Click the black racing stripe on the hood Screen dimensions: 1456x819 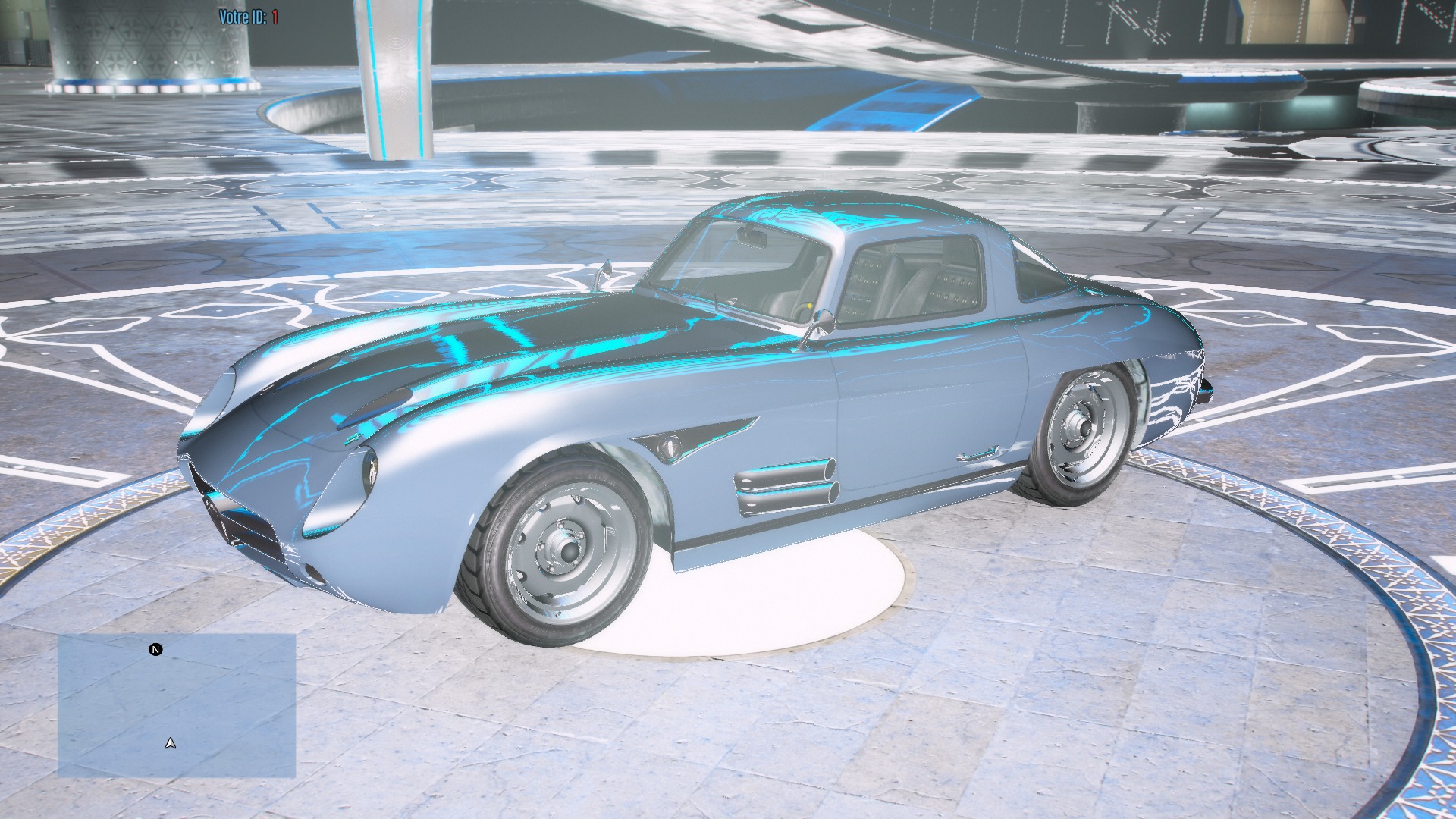(531, 334)
